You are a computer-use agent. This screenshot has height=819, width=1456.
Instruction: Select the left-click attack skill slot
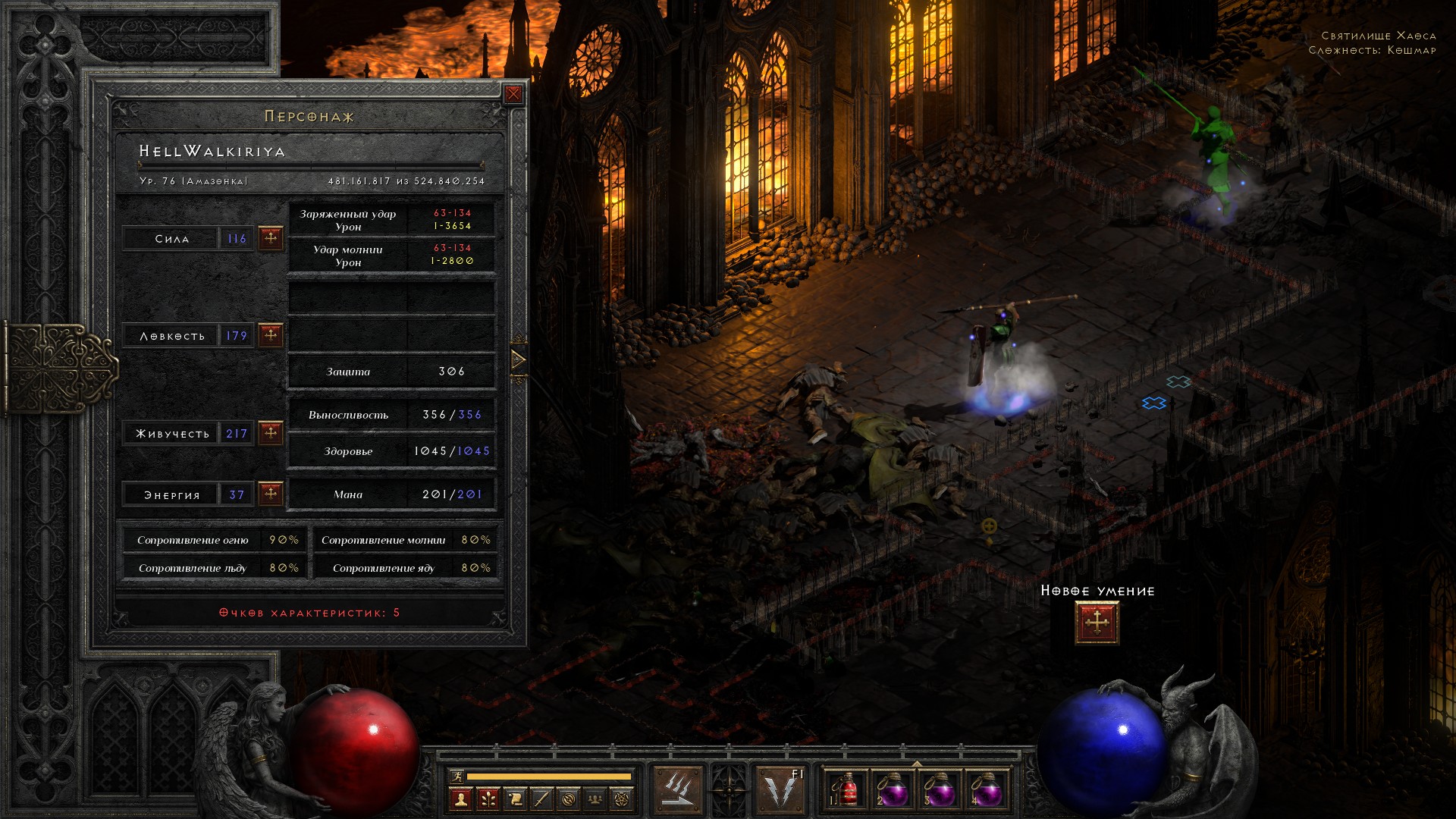[x=677, y=790]
